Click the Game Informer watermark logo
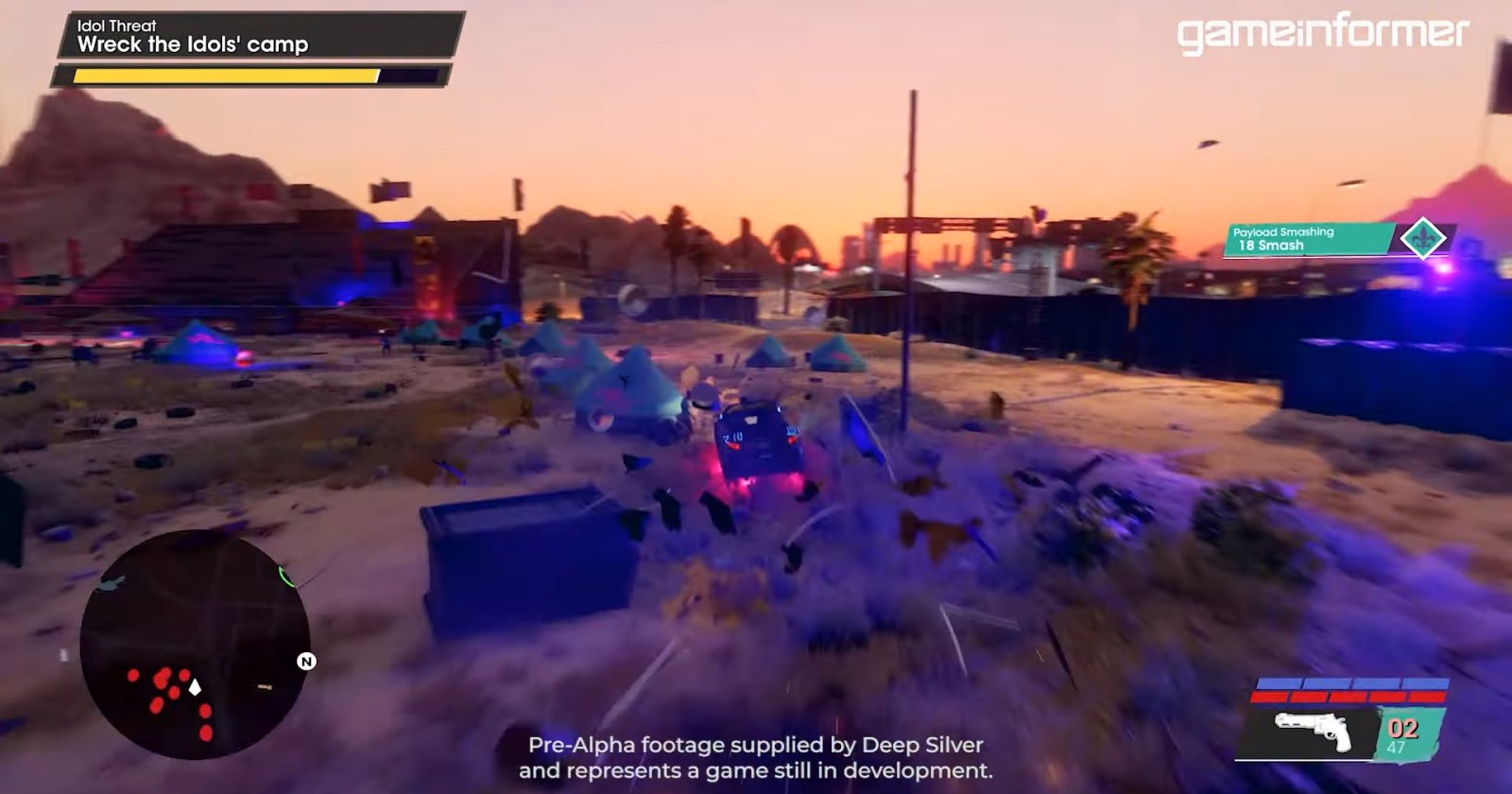The height and width of the screenshot is (794, 1512). click(1322, 34)
